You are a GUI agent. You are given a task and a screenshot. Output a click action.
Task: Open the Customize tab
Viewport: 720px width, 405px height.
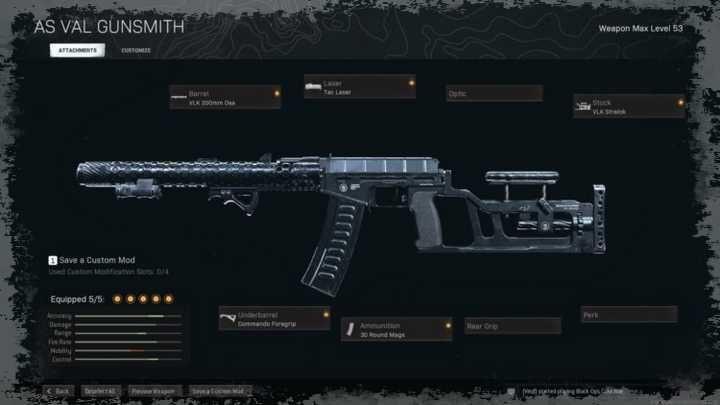136,50
